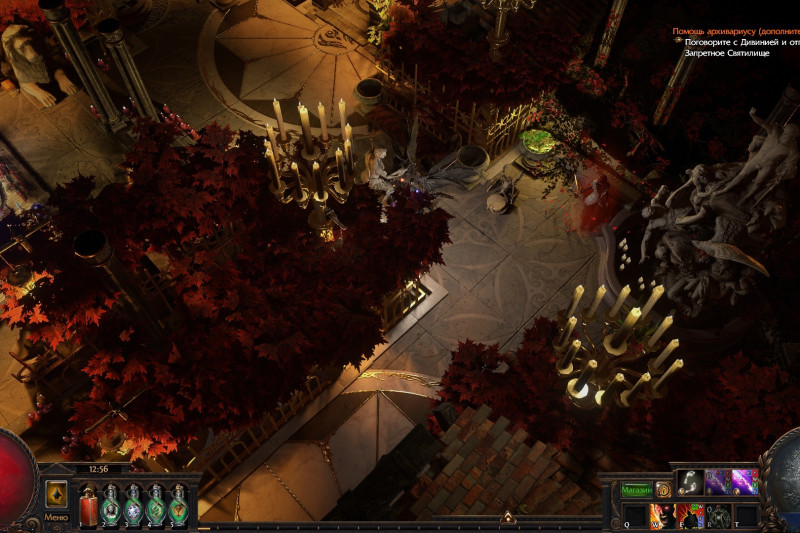Use the diamond flask in slot 3

pyautogui.click(x=133, y=505)
